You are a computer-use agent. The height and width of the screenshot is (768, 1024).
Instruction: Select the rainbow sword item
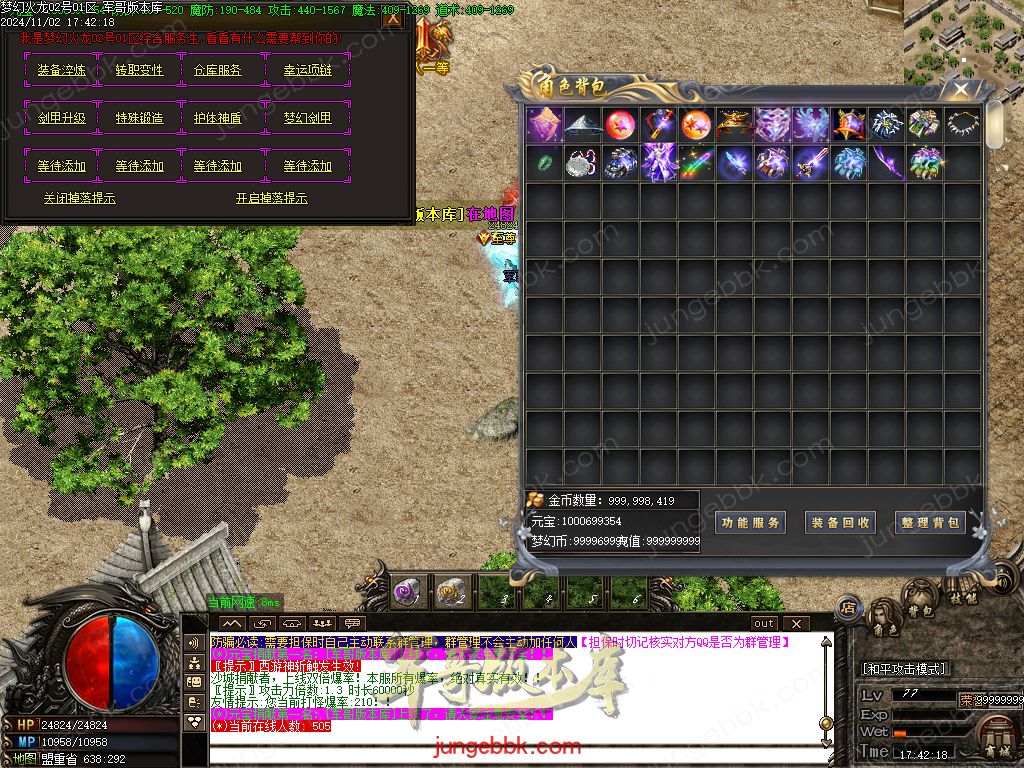pyautogui.click(x=696, y=163)
